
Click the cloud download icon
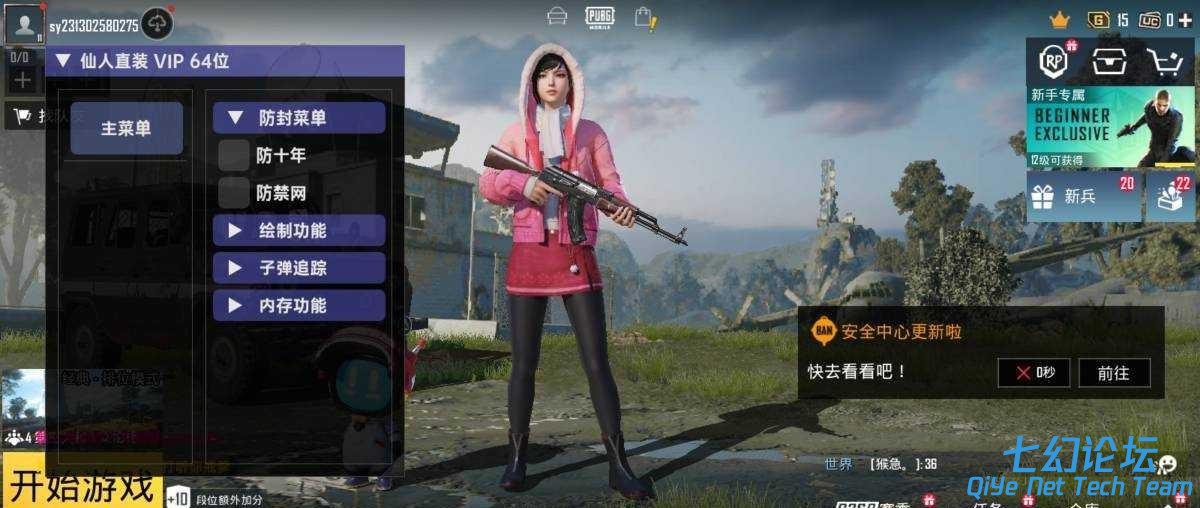(157, 22)
